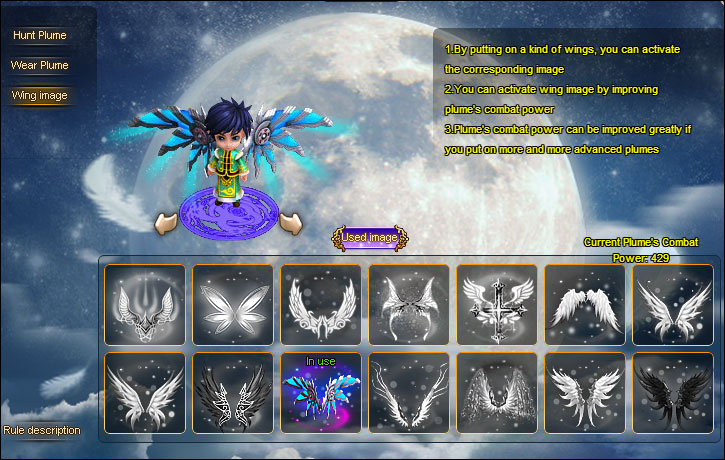Select the Wing image tab
Viewport: 725px width, 460px height.
click(x=40, y=96)
